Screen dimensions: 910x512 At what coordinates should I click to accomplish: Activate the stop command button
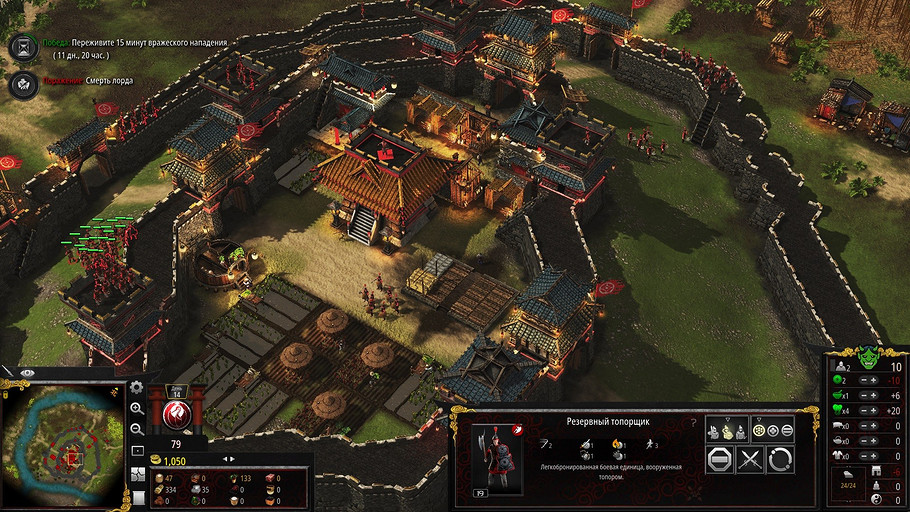coord(720,459)
